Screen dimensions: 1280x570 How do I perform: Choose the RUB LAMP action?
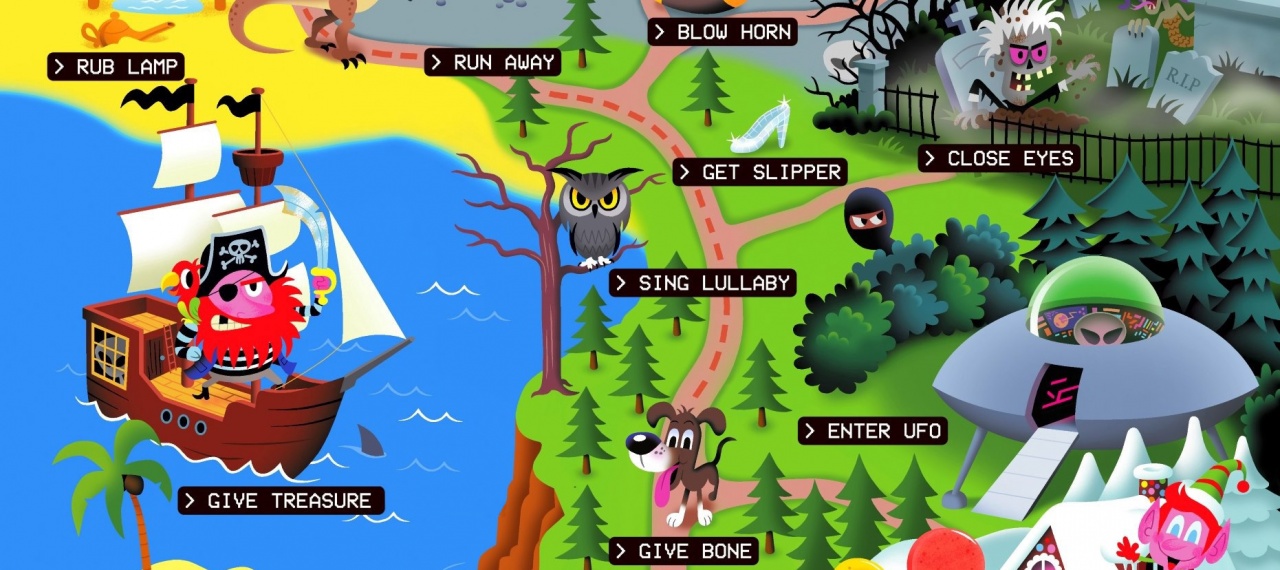(115, 67)
